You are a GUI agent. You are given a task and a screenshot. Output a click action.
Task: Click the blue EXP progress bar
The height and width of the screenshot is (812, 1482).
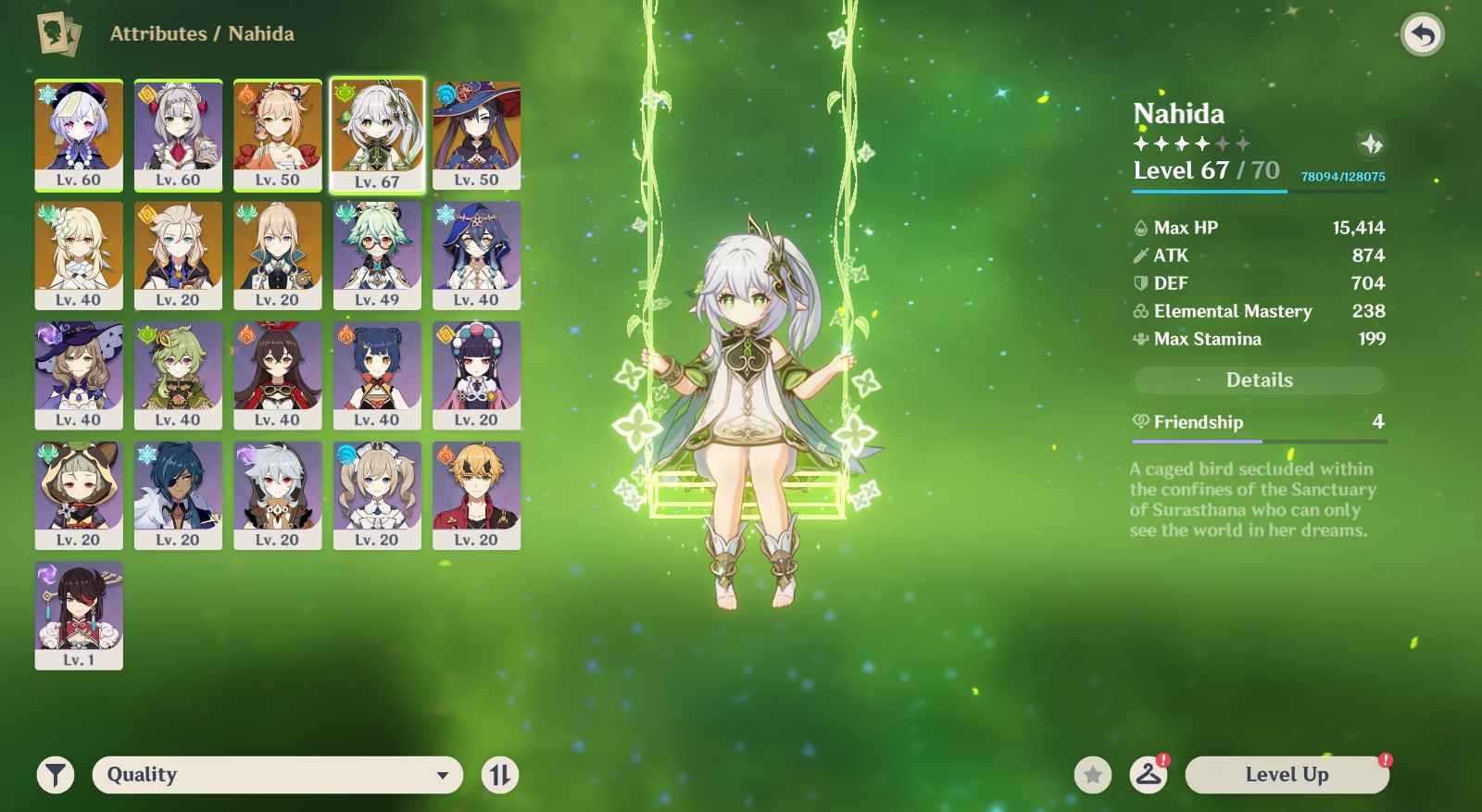pyautogui.click(x=1209, y=192)
